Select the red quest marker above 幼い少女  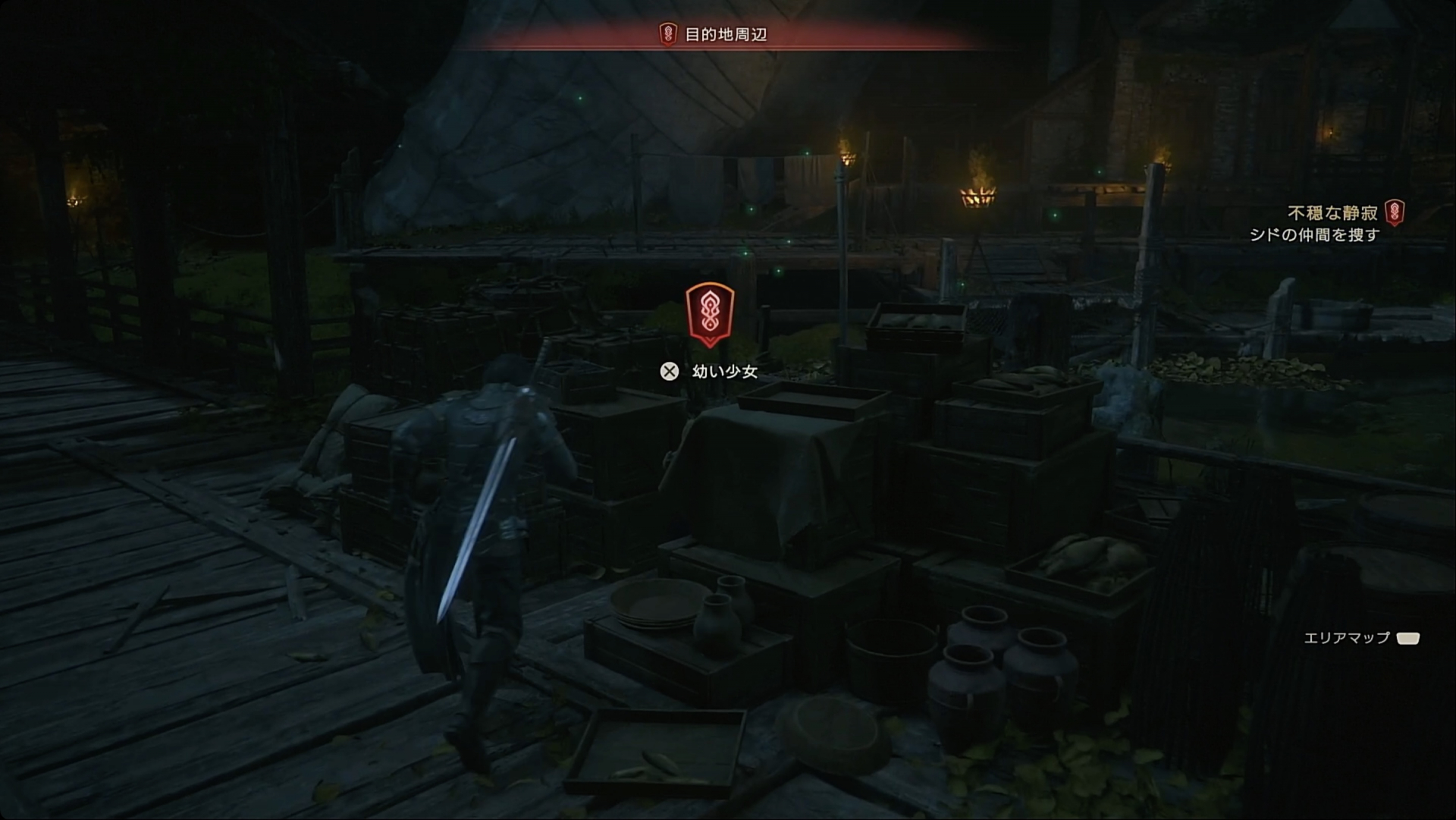[709, 314]
